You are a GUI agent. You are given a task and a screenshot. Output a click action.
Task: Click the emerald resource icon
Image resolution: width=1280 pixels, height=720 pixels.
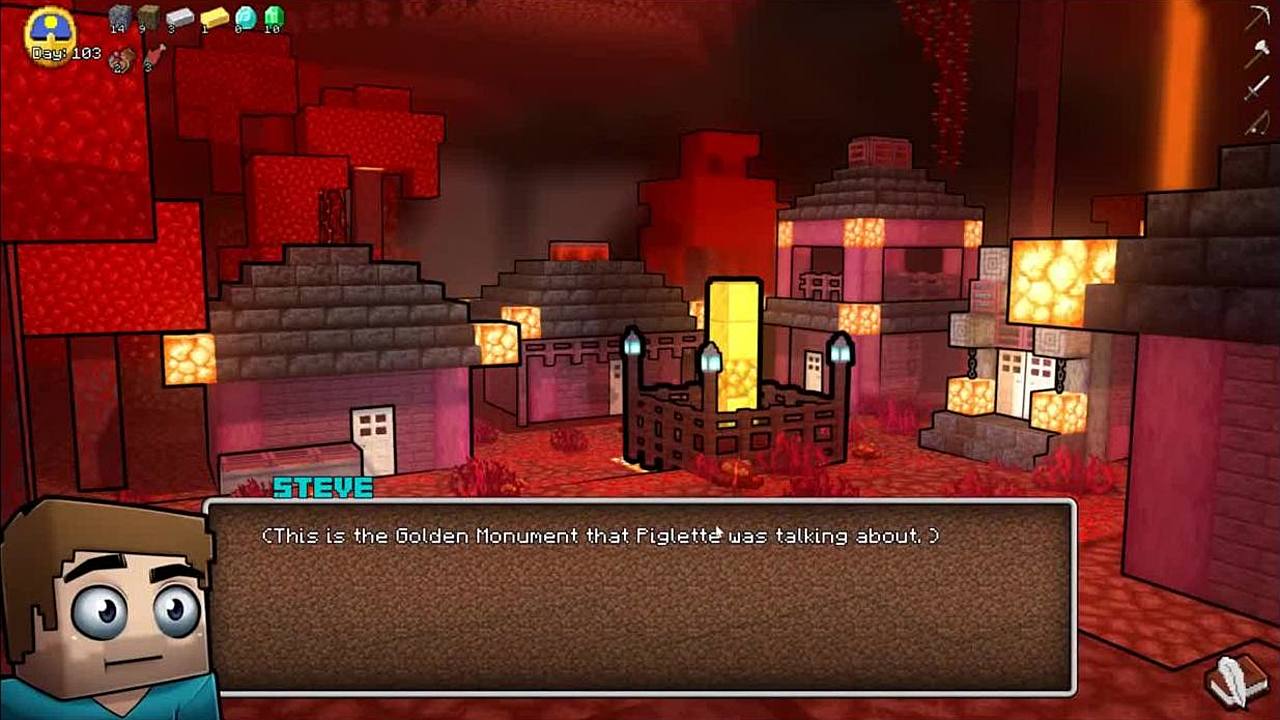(x=273, y=16)
